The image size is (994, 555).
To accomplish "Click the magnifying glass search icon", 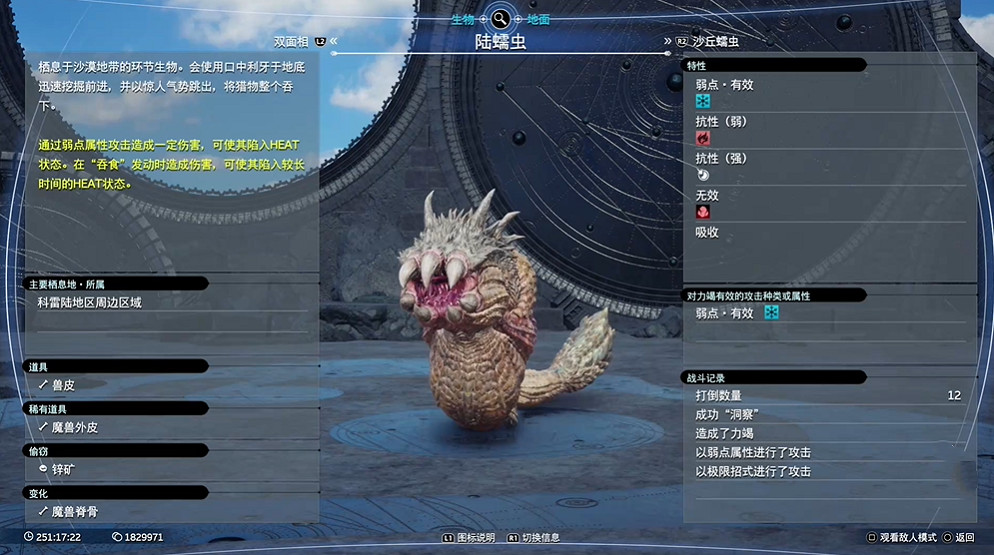I will [500, 19].
